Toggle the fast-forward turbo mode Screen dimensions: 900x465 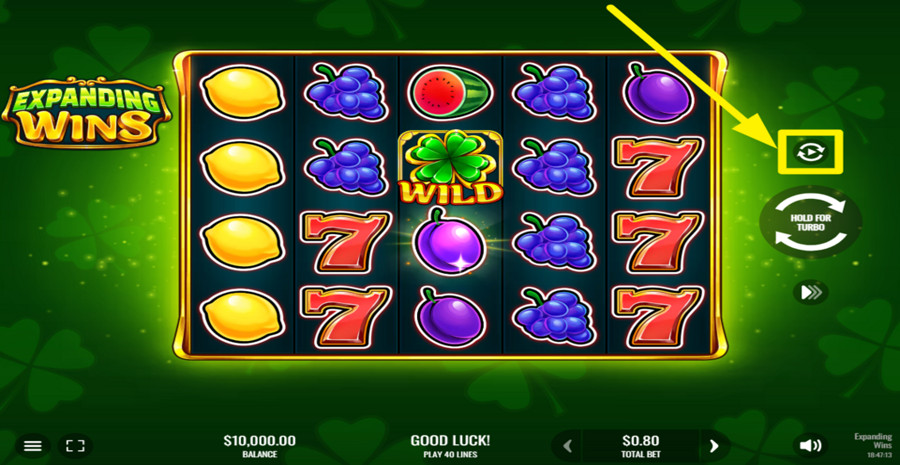click(810, 292)
